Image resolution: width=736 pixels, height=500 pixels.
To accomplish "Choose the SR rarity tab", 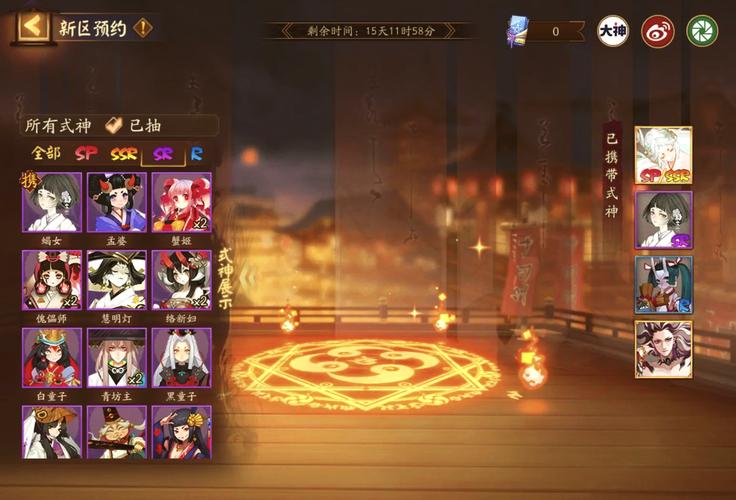I will pyautogui.click(x=163, y=154).
